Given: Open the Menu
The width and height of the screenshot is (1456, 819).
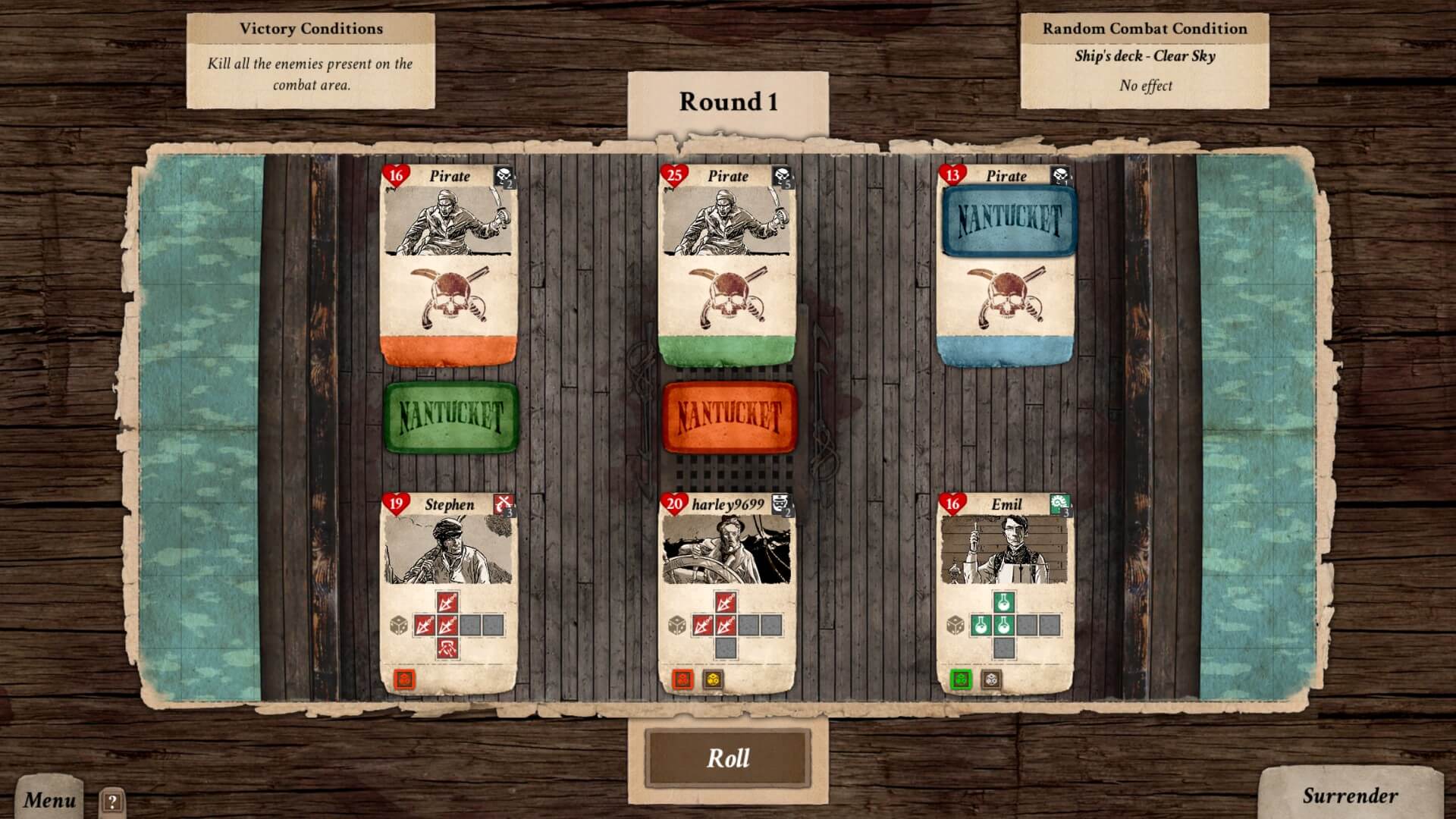Looking at the screenshot, I should pyautogui.click(x=49, y=799).
